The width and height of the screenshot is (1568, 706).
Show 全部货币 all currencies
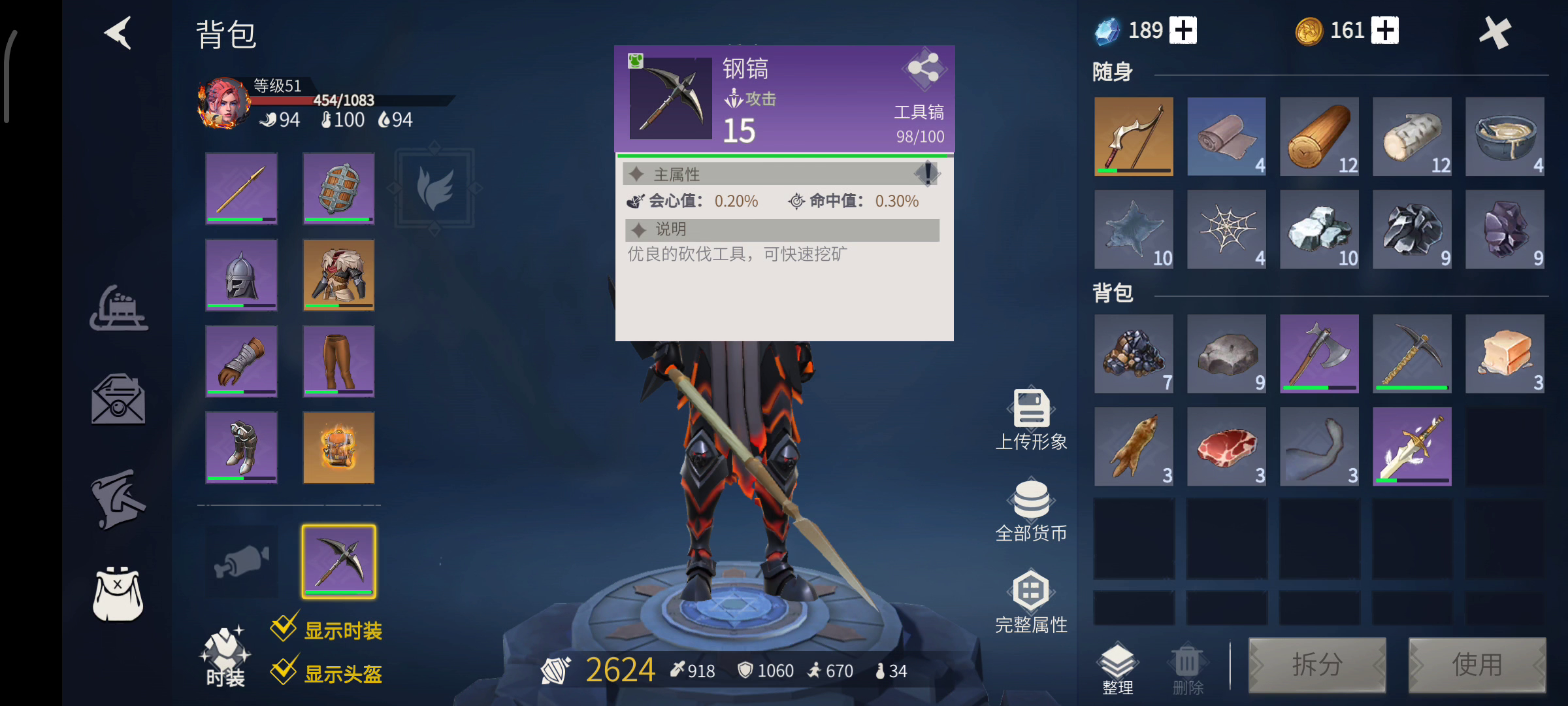click(x=1031, y=511)
